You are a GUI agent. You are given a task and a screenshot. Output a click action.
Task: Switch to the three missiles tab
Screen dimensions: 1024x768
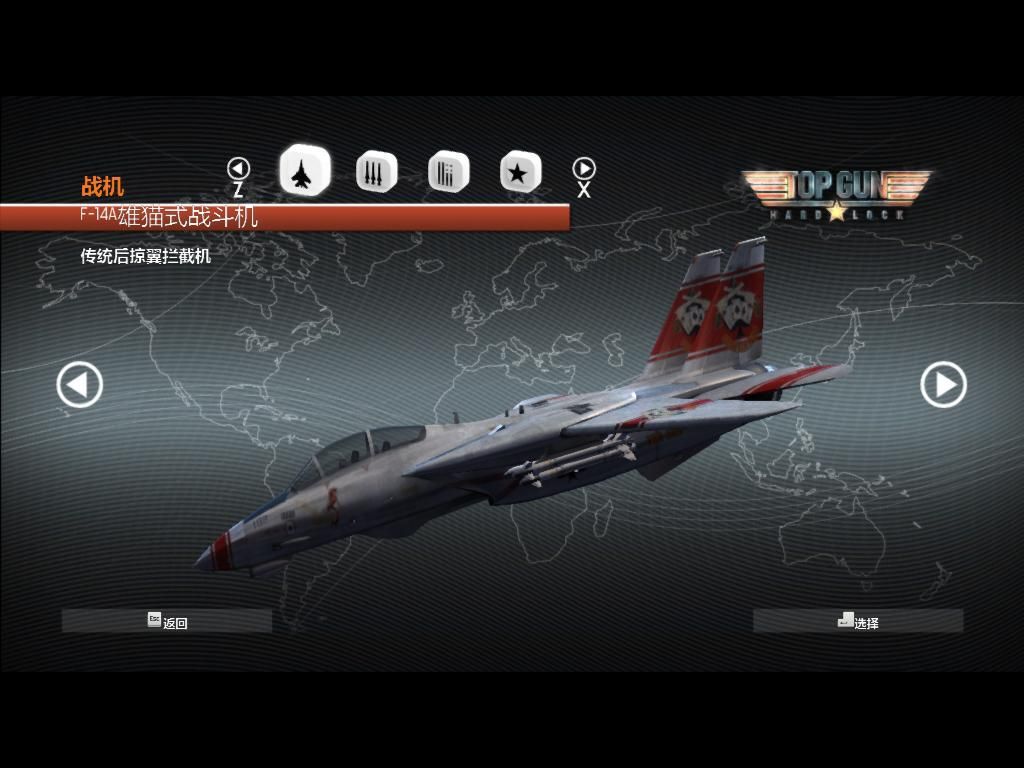pyautogui.click(x=376, y=173)
